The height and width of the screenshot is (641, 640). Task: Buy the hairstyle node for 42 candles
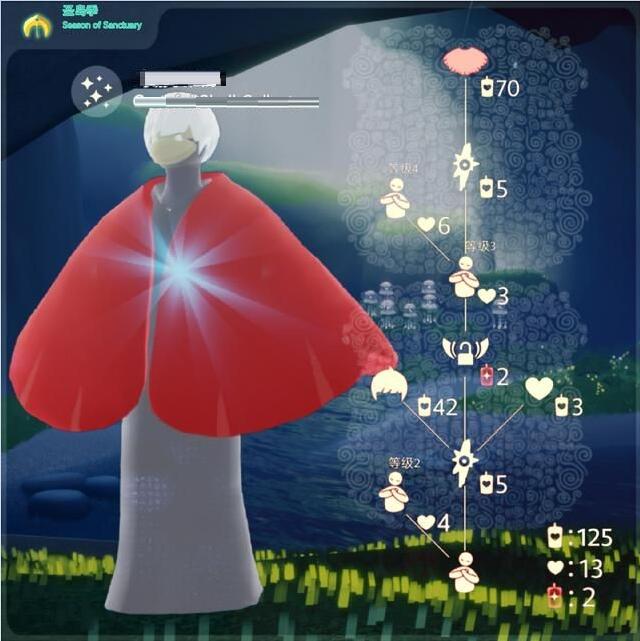click(389, 386)
